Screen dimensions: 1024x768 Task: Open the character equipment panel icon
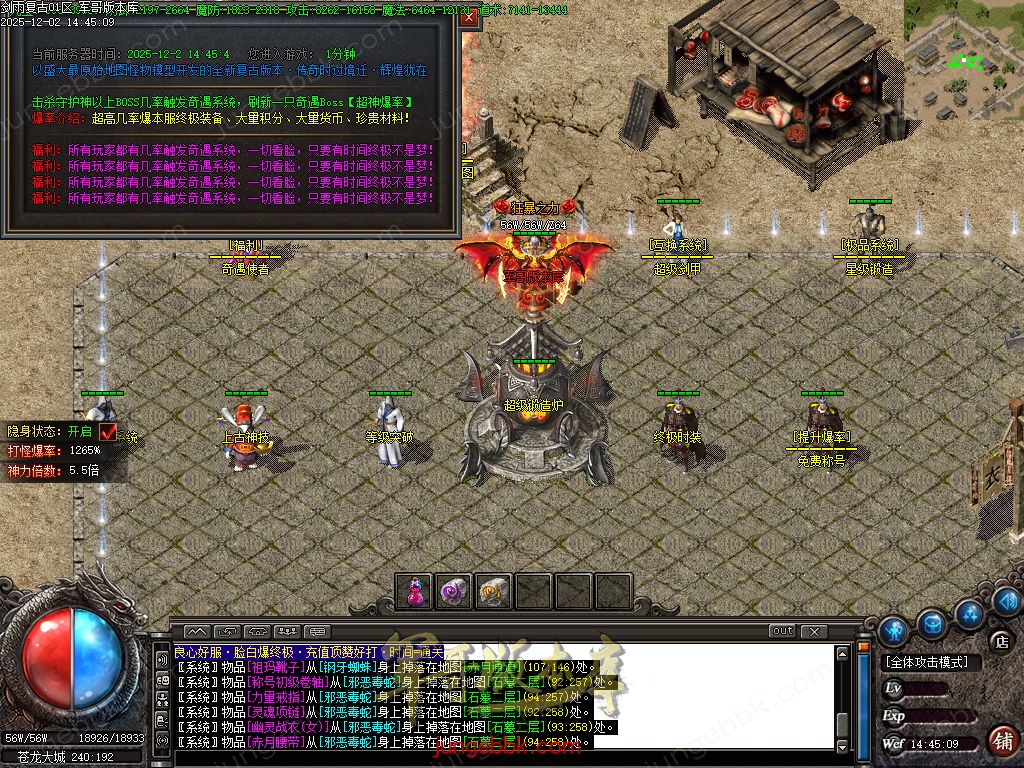tap(894, 630)
